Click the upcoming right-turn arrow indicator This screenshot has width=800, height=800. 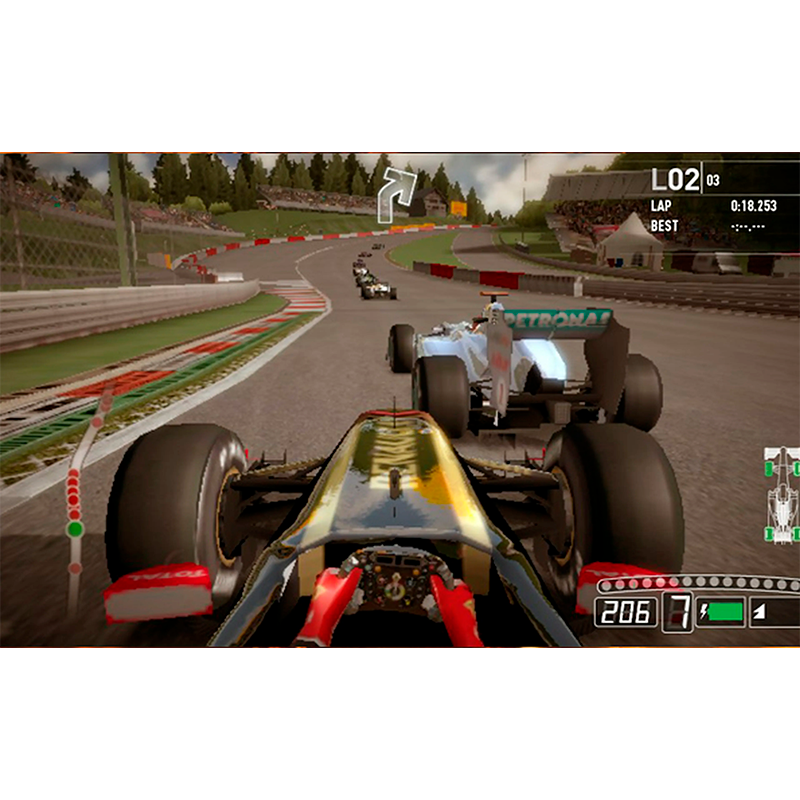pyautogui.click(x=394, y=194)
